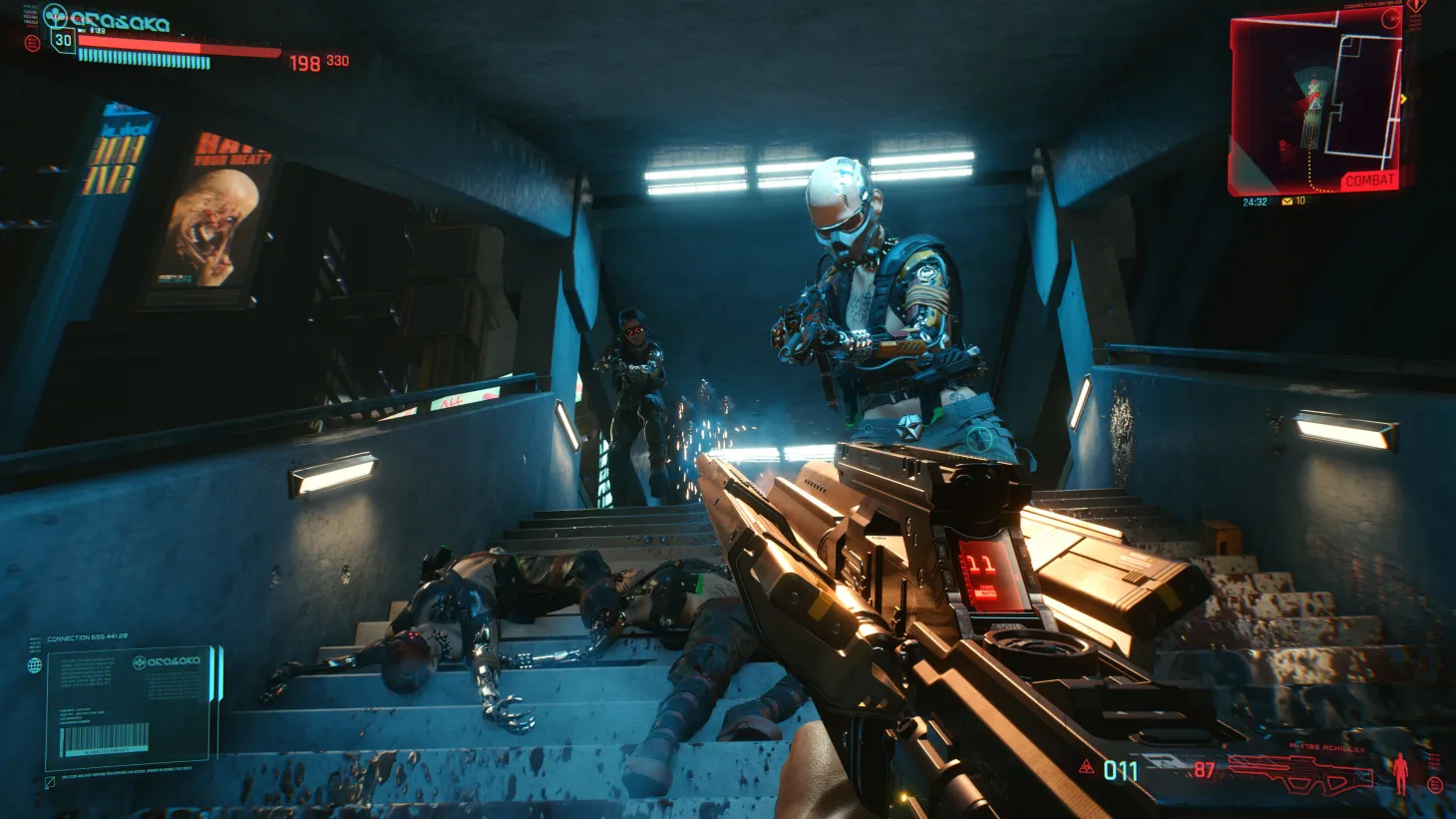Screen dimensions: 1456x819
Task: Click the 011 ammo counter button
Action: 1119,769
